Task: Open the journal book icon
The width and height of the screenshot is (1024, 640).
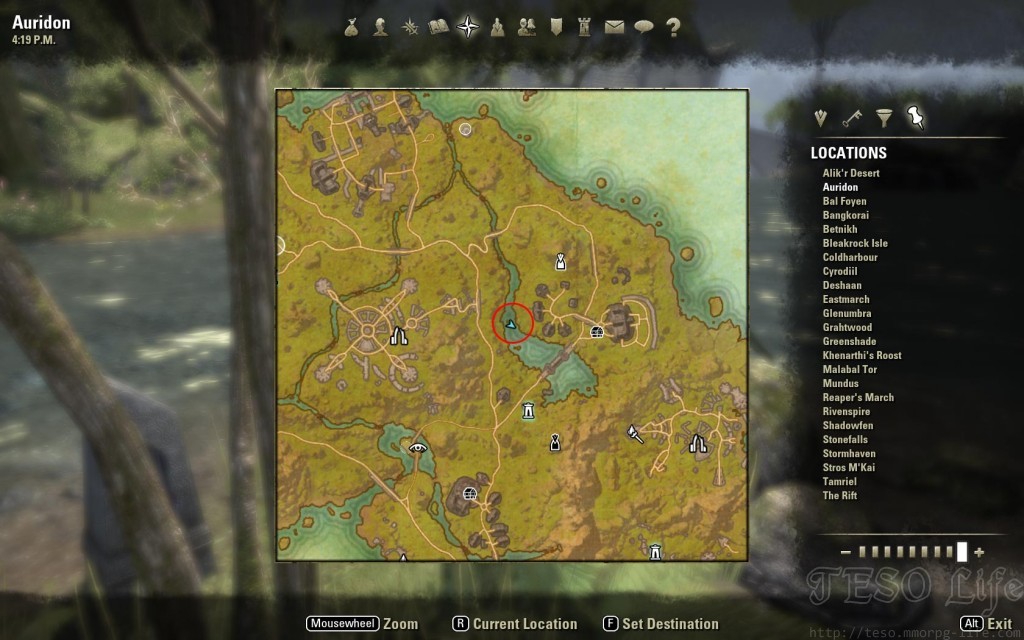Action: (x=438, y=28)
